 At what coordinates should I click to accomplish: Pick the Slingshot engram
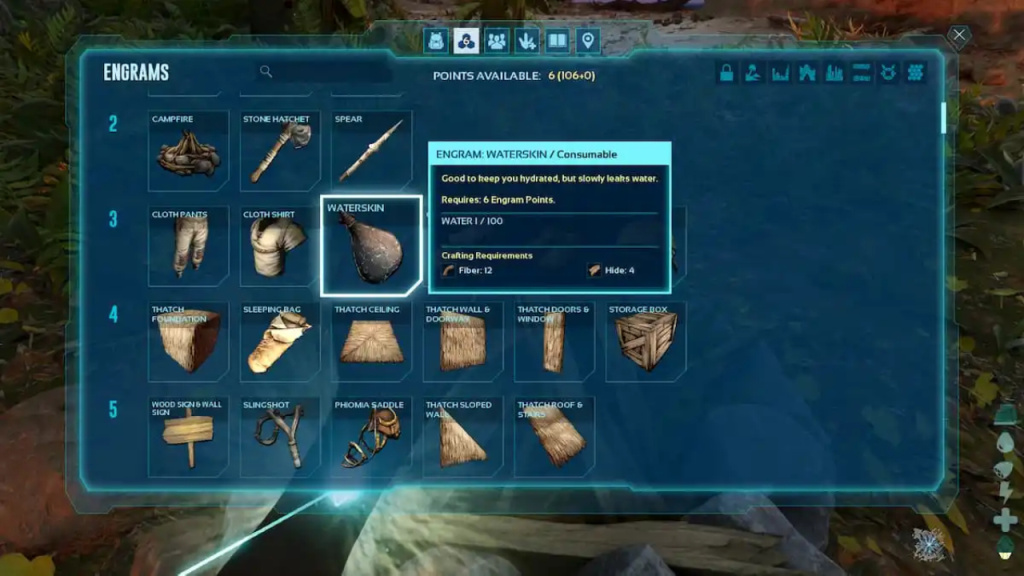click(279, 437)
